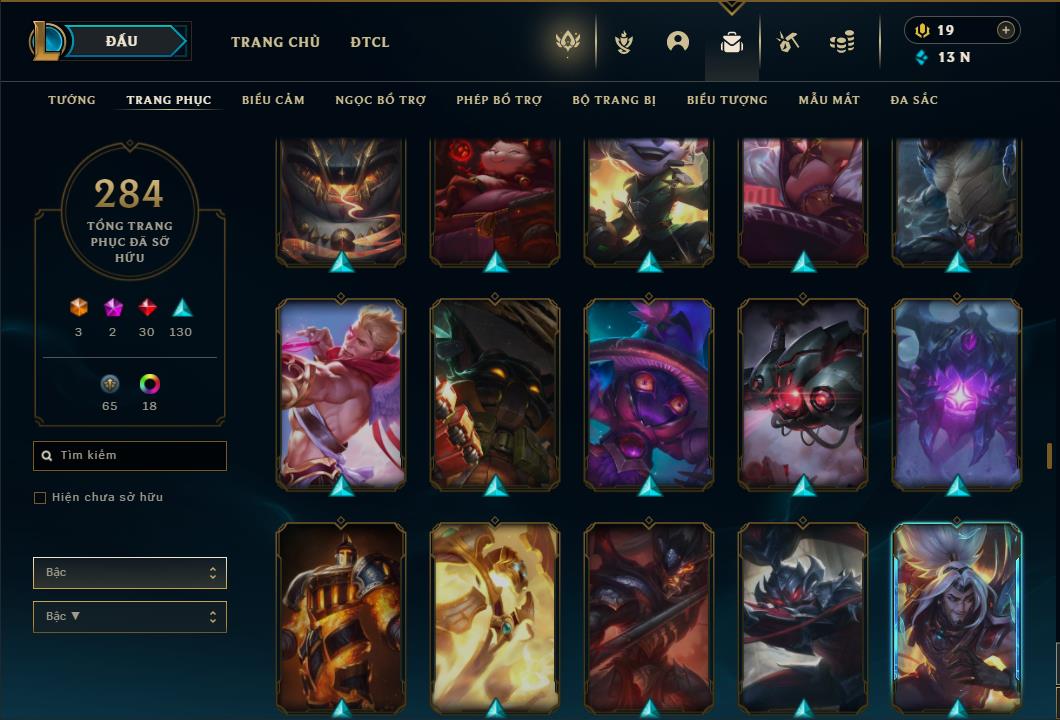This screenshot has width=1060, height=720.
Task: Switch to the BIỂU CẢM tab
Action: 273,100
